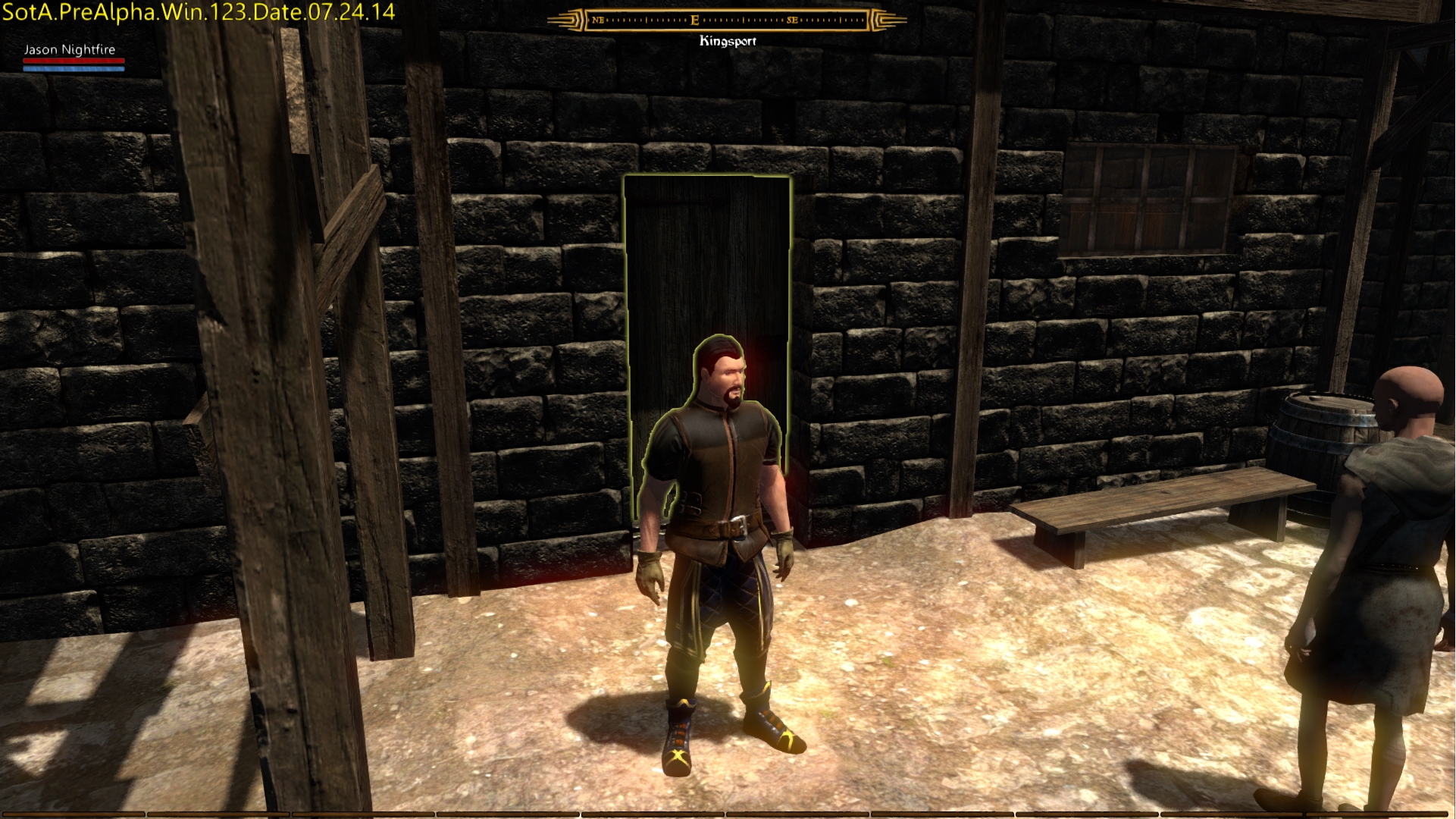Click the SotA.PreAlpha version text
This screenshot has height=819, width=1456.
pyautogui.click(x=197, y=13)
